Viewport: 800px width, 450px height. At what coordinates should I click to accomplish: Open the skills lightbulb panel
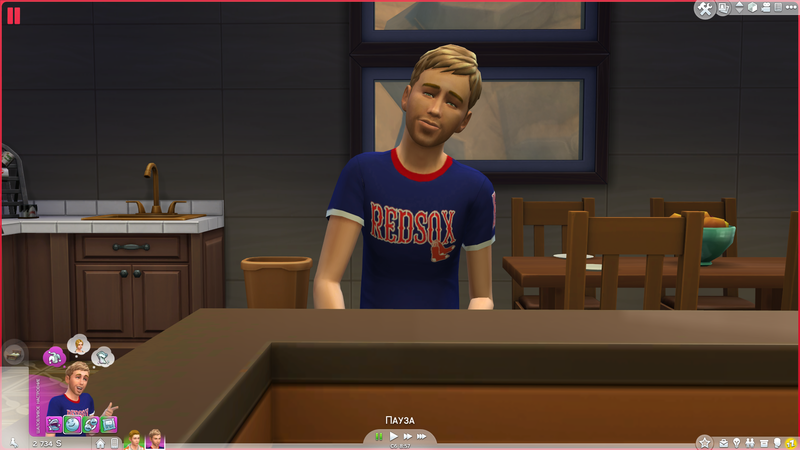click(x=737, y=442)
